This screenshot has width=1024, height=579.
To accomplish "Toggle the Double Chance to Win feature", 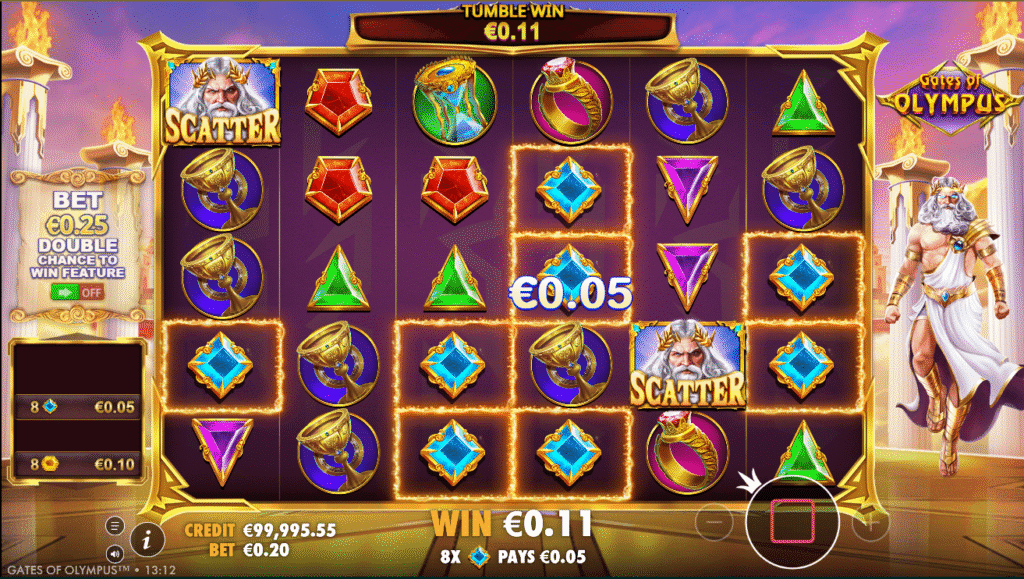I will [77, 292].
